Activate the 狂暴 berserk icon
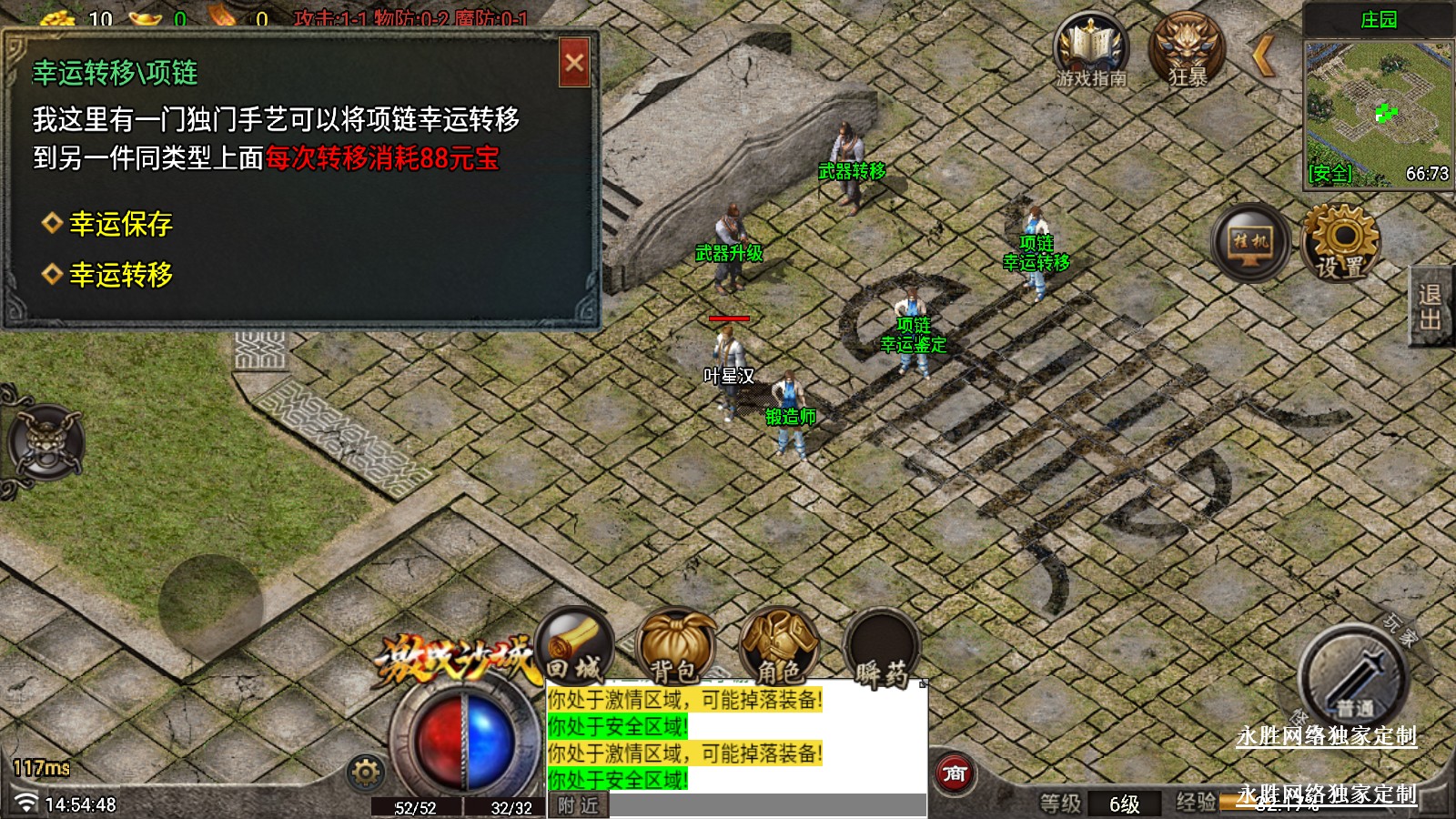 point(1187,51)
